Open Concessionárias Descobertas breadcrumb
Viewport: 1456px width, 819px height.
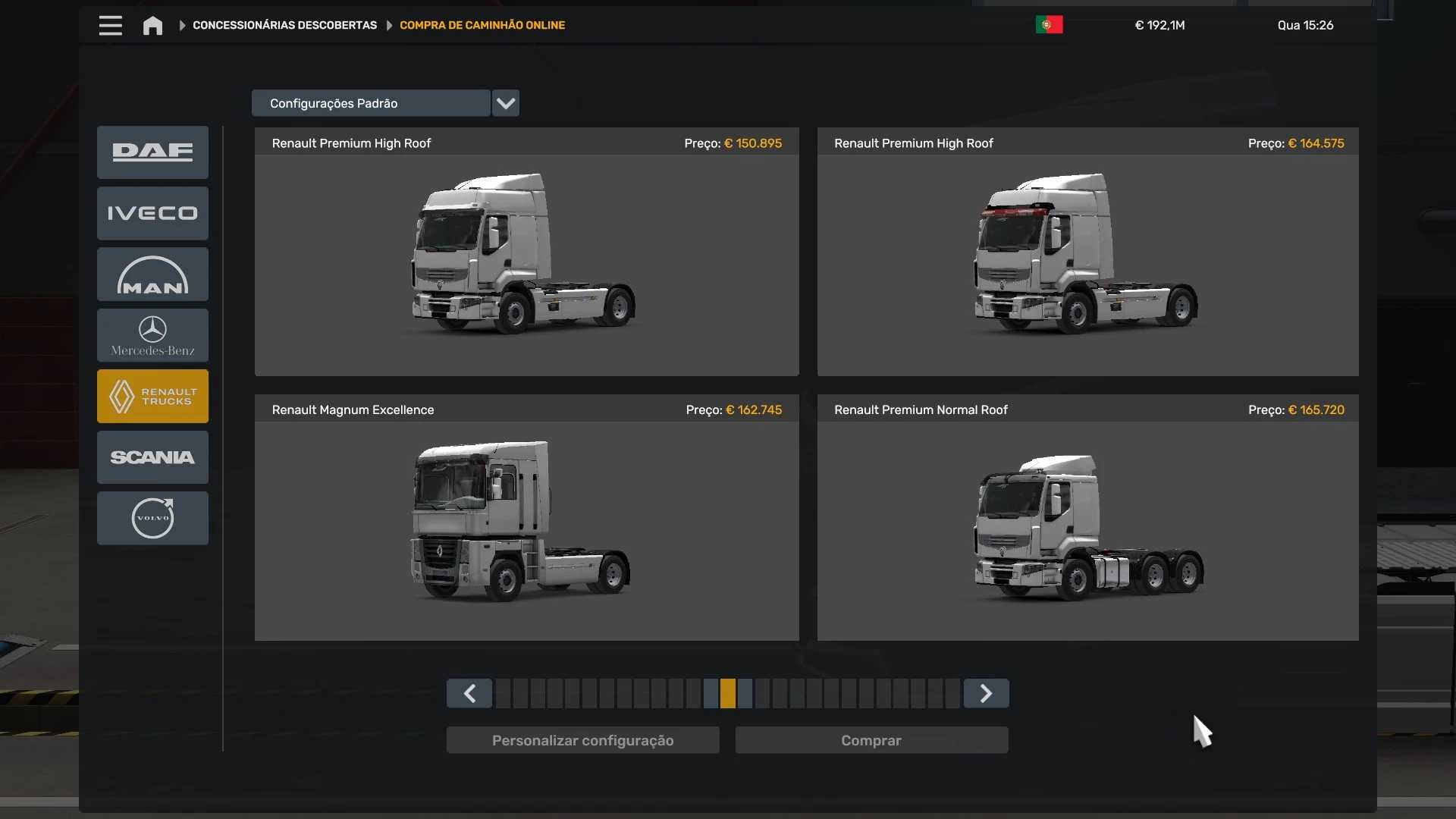coord(284,26)
